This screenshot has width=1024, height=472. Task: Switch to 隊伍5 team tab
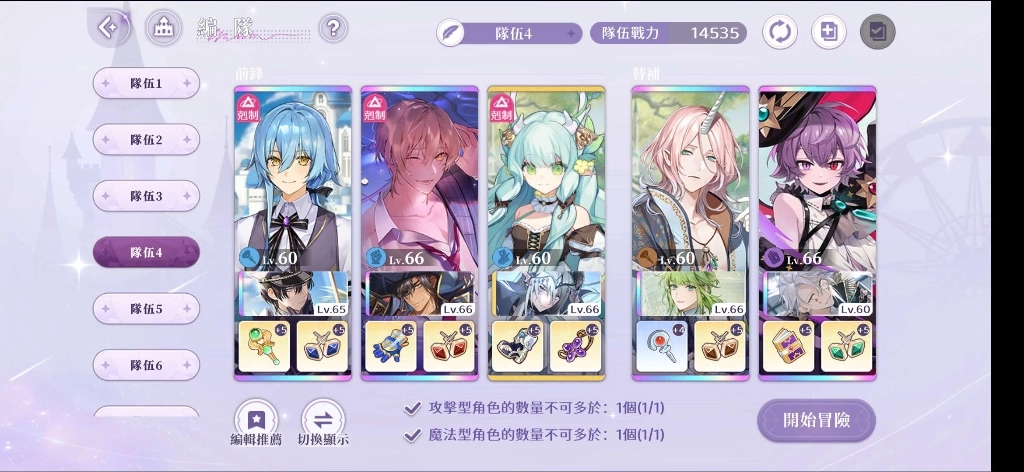click(146, 309)
